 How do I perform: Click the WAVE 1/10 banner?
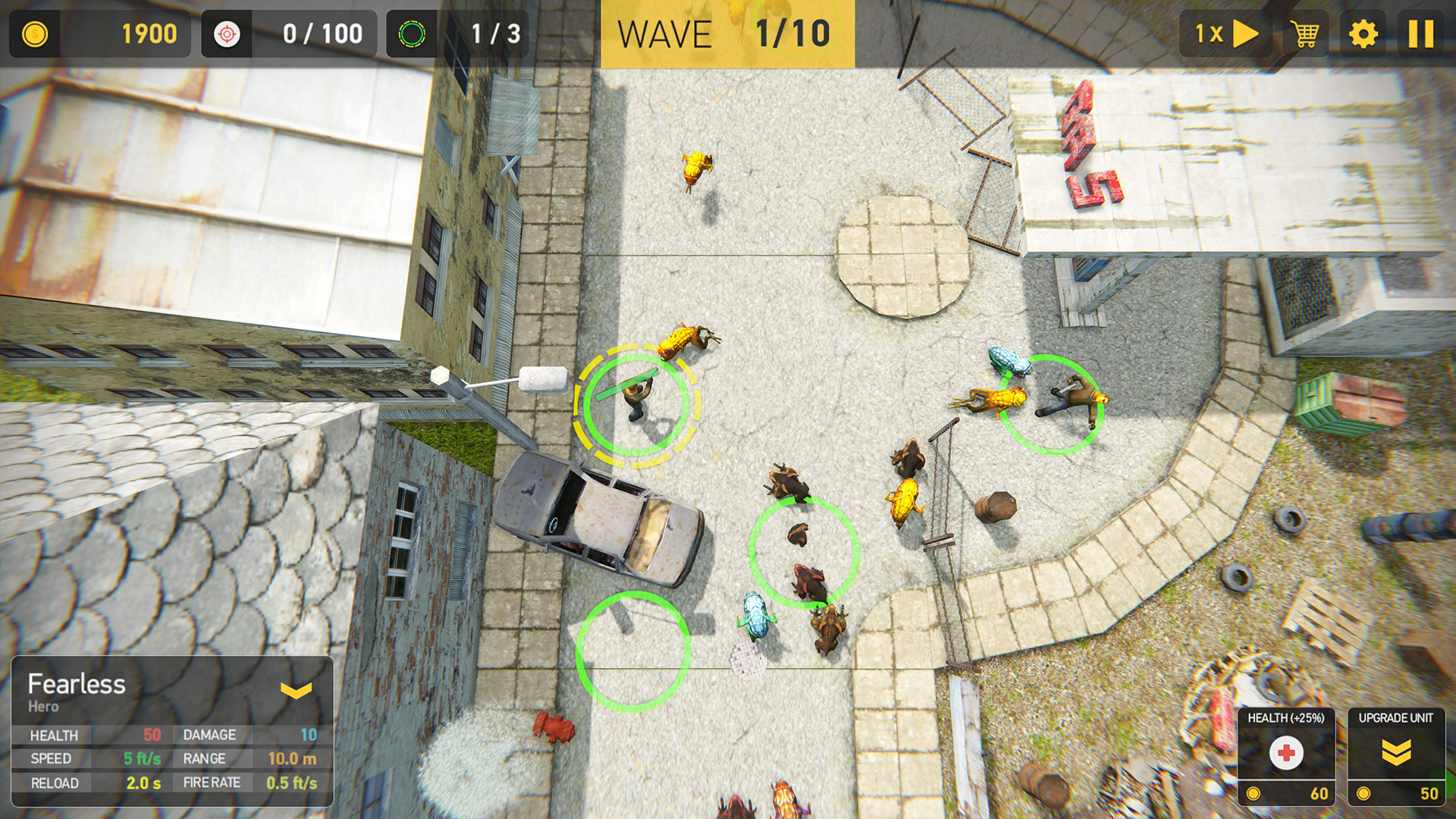[x=727, y=33]
